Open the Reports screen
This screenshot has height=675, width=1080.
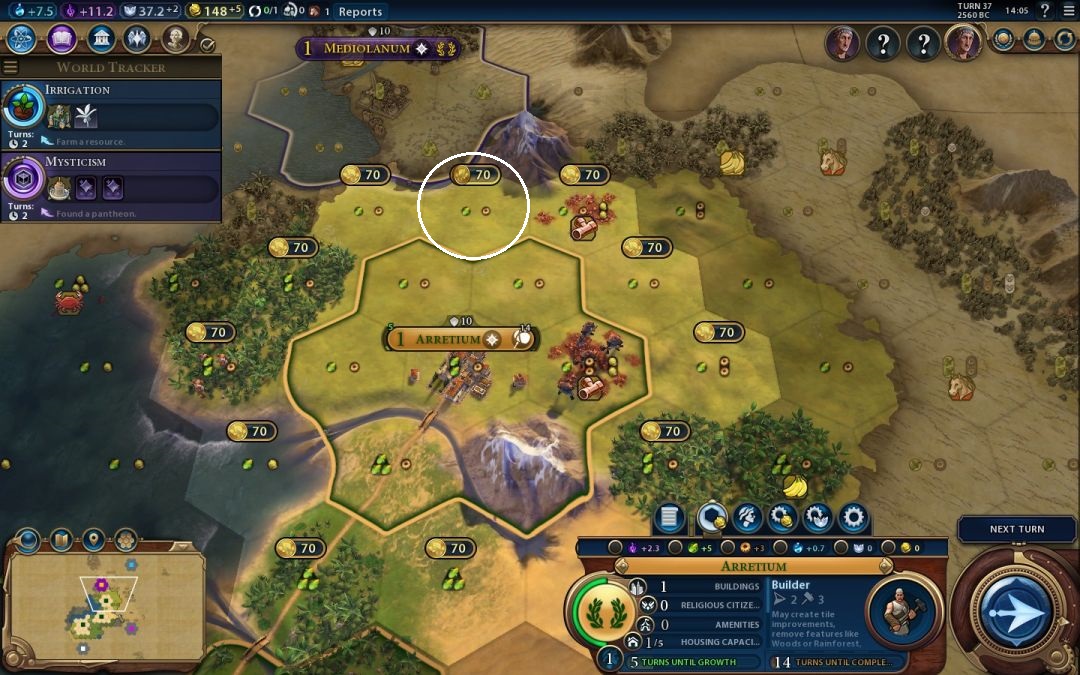(360, 11)
